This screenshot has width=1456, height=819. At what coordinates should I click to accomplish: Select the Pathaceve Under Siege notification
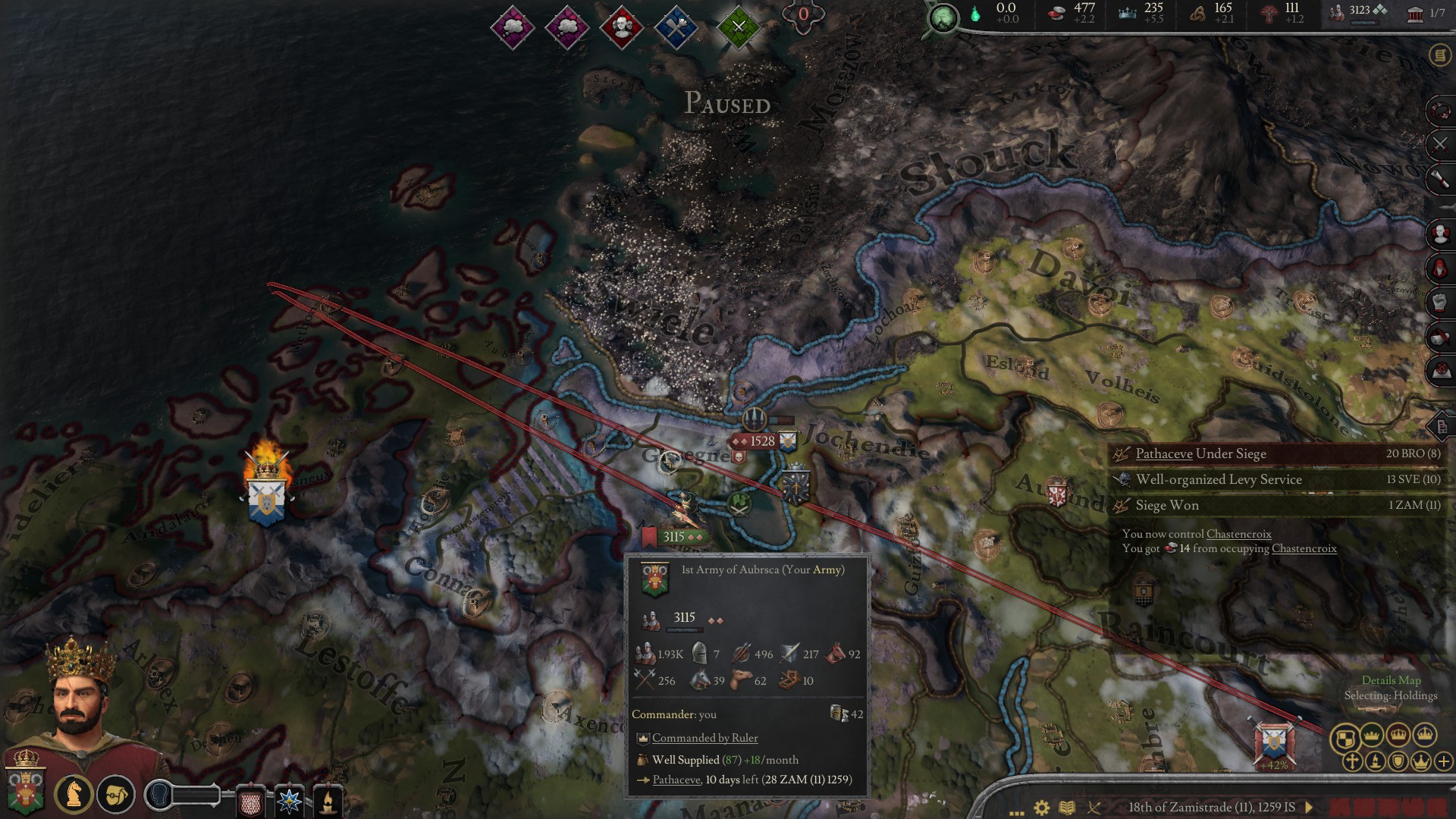pos(1200,453)
